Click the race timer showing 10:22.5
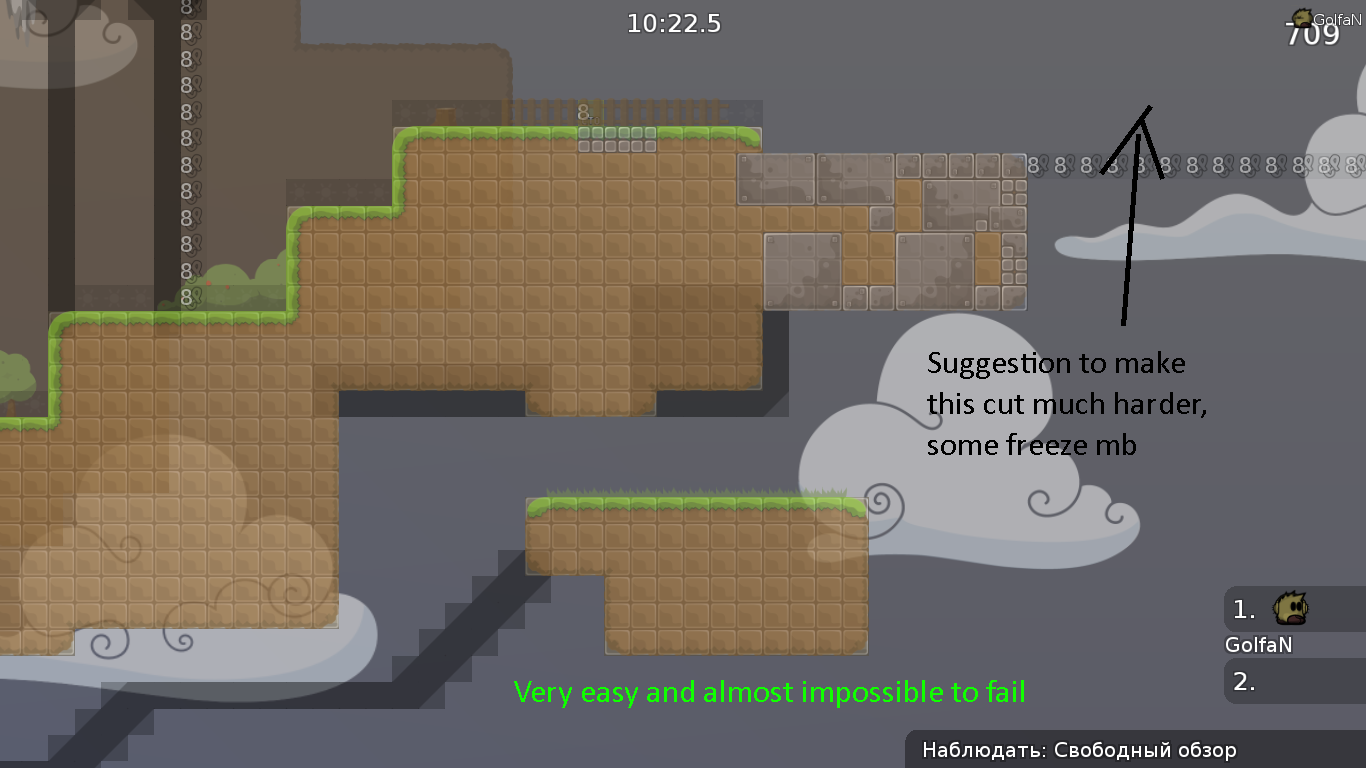 click(674, 23)
